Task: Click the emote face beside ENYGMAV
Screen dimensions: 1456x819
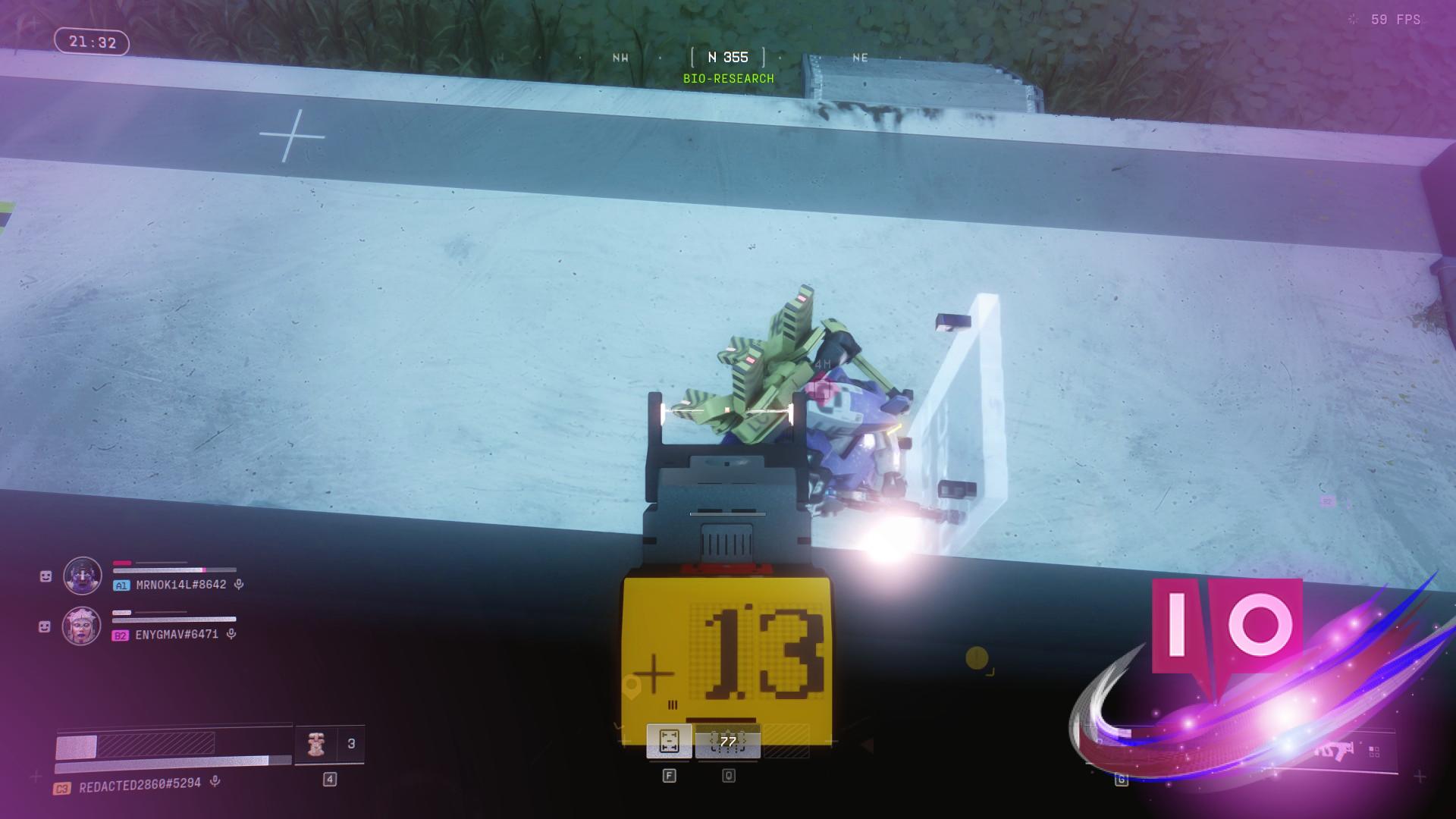Action: [x=45, y=627]
